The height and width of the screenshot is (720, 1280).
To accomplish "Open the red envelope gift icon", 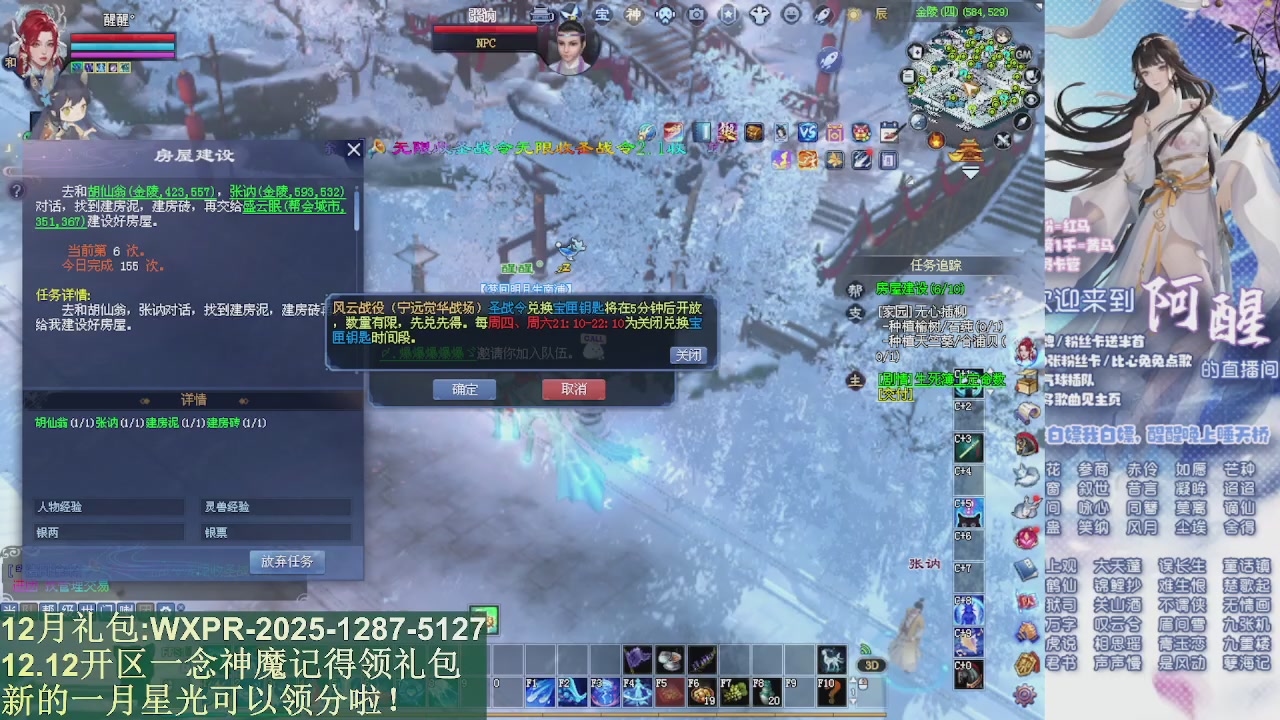I will coord(861,133).
